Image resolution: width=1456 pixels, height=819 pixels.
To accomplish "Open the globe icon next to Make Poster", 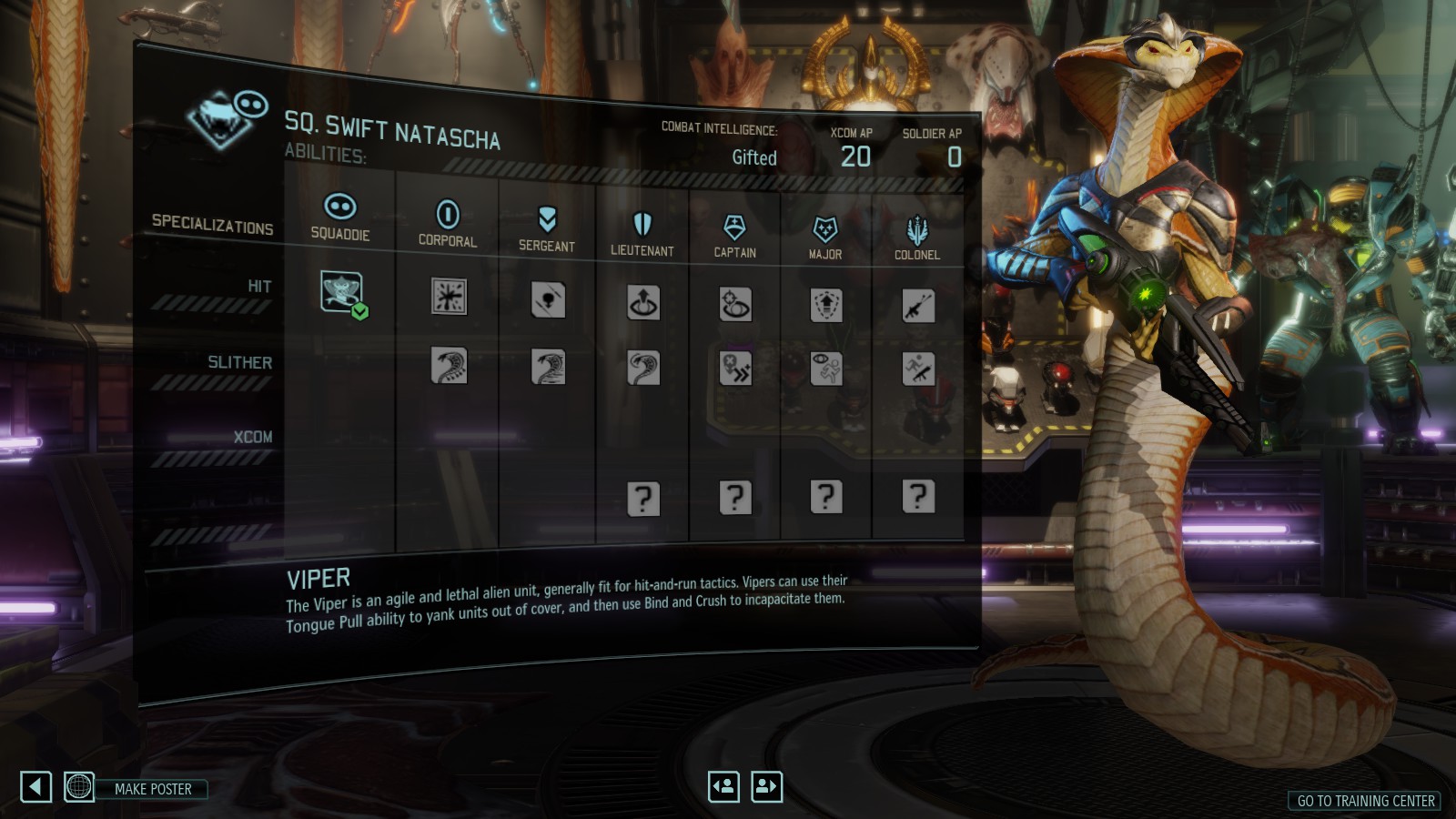I will (79, 786).
